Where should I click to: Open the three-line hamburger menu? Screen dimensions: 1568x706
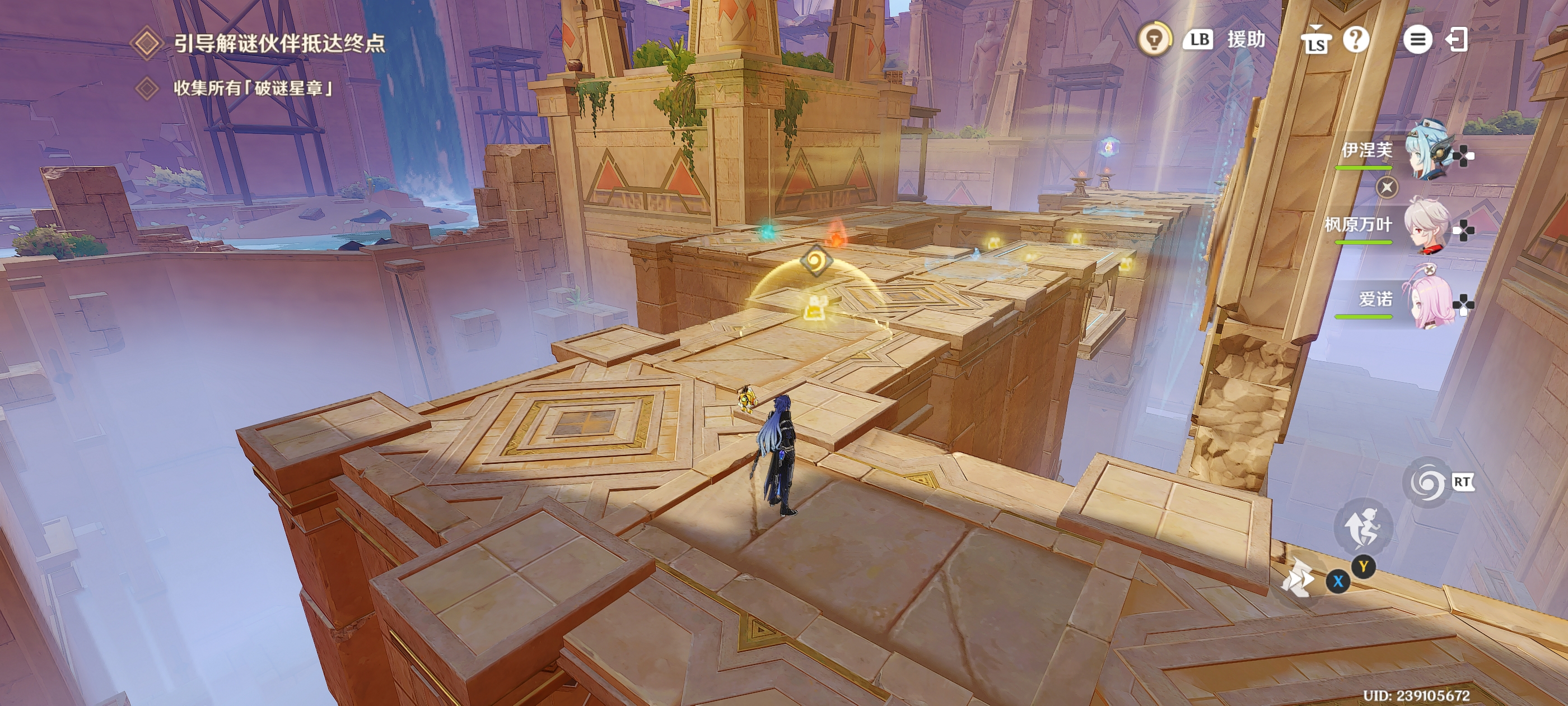[1417, 40]
